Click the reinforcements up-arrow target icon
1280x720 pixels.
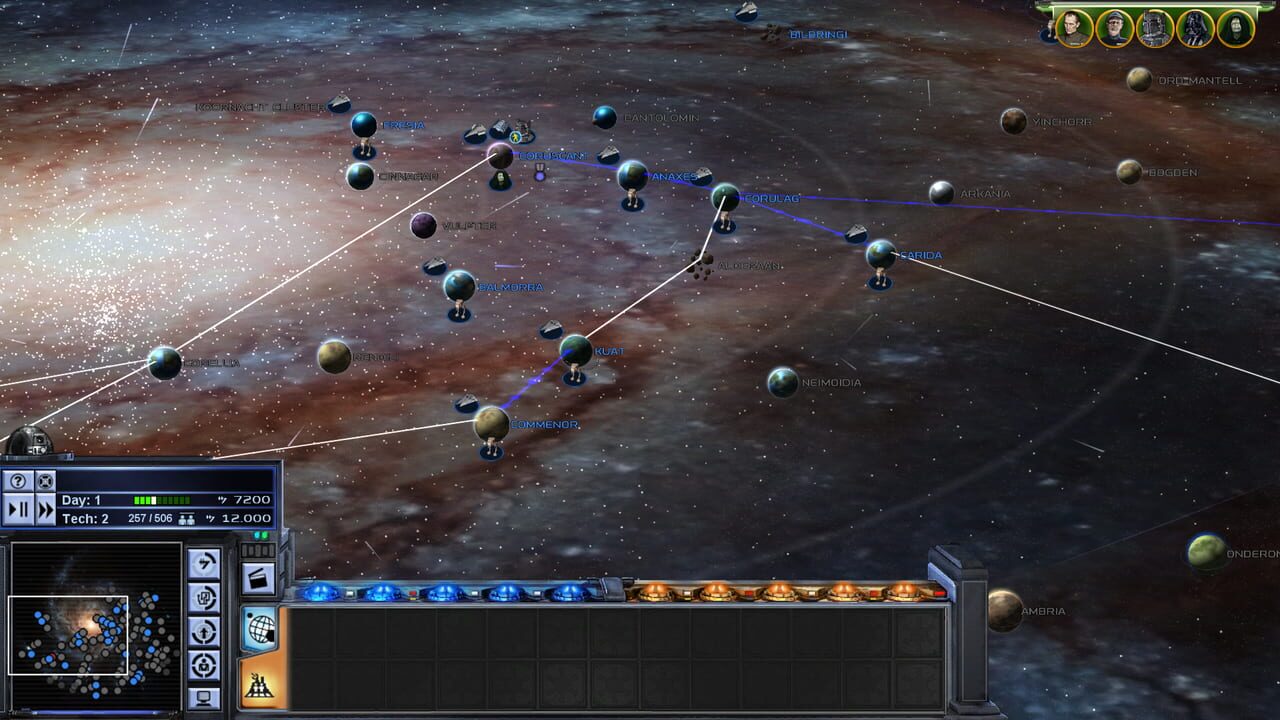coord(202,631)
